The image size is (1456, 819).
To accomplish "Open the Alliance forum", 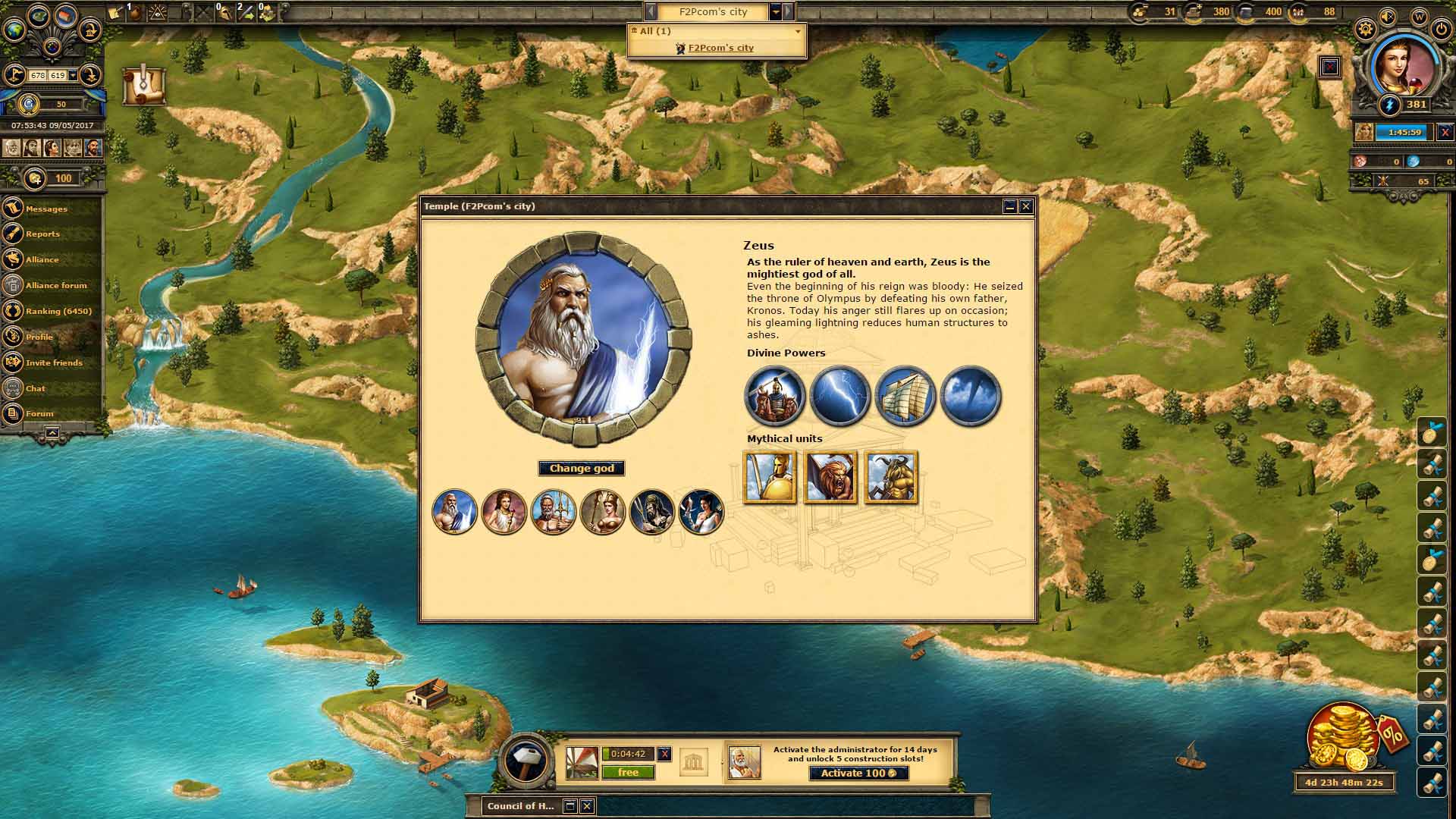I will (x=56, y=286).
